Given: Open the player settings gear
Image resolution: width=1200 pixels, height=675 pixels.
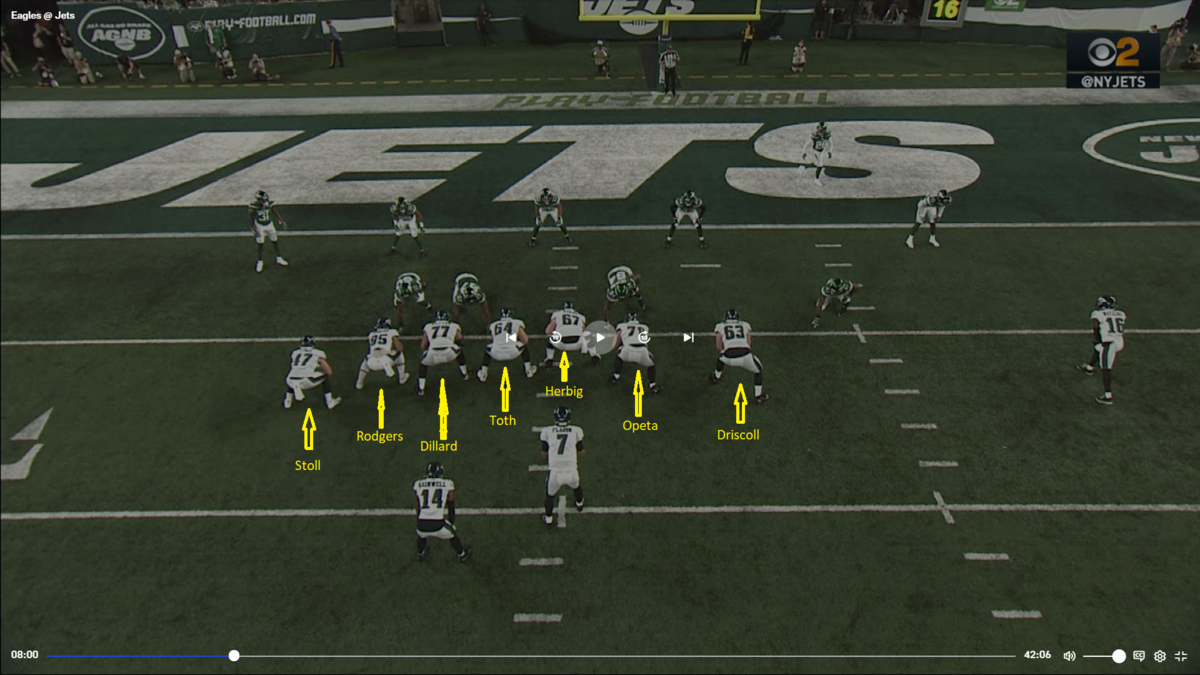Looking at the screenshot, I should pos(1160,656).
